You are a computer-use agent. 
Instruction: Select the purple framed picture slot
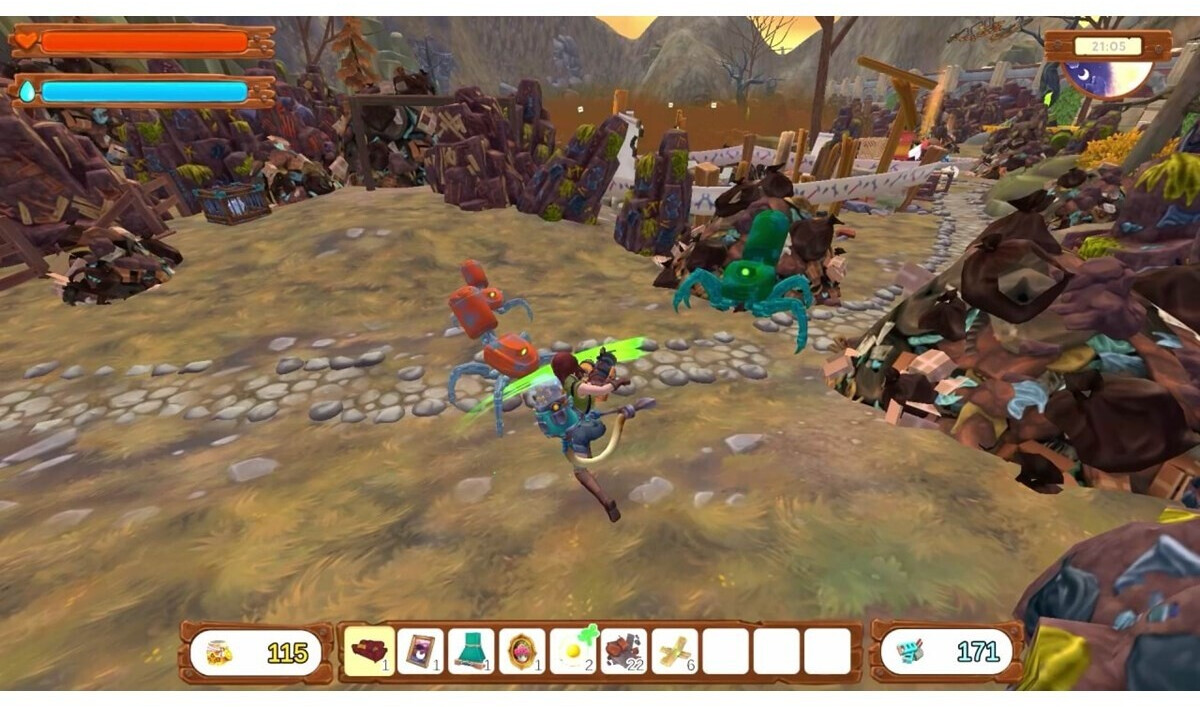(421, 651)
